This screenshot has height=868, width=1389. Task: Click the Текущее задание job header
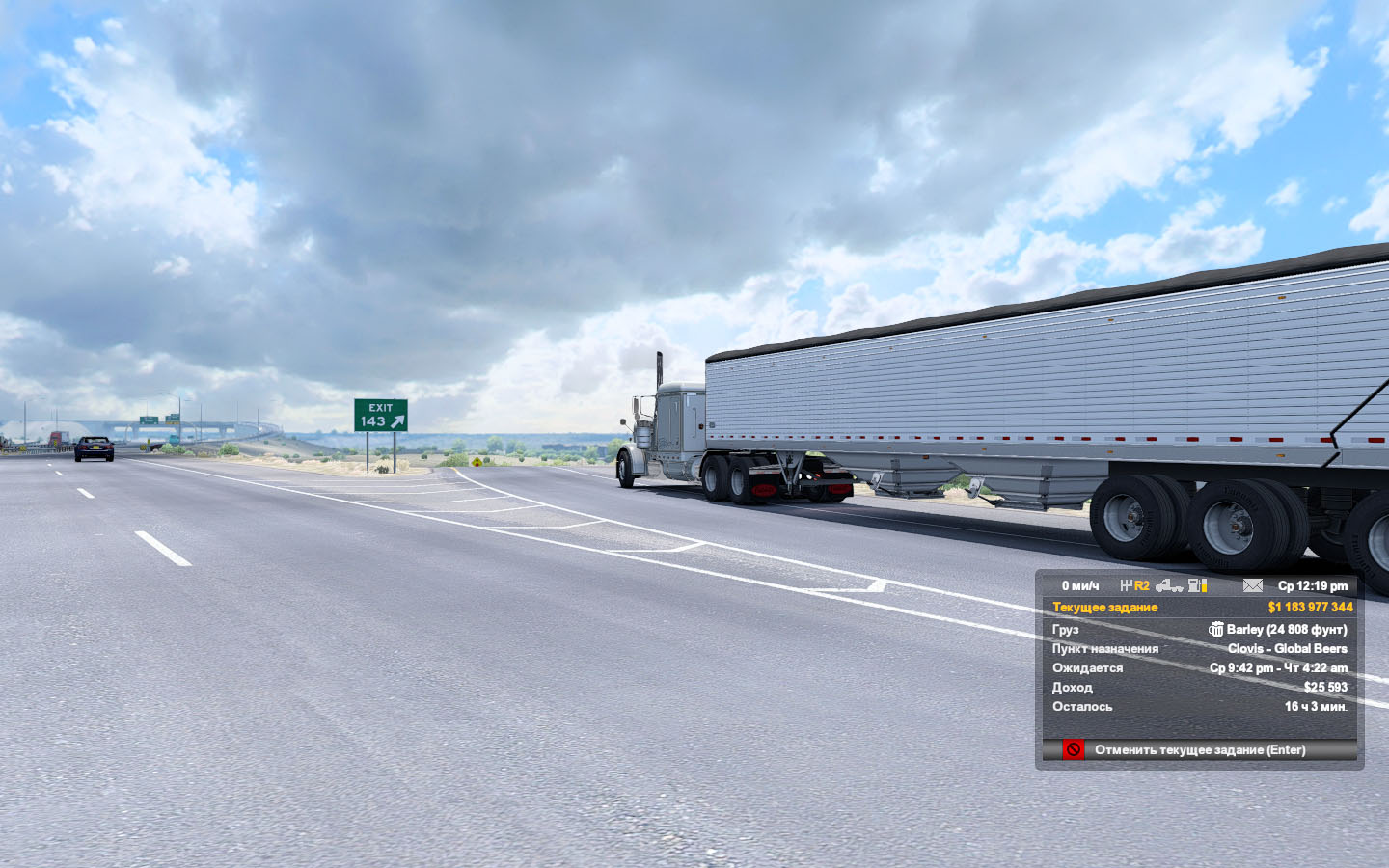[x=1104, y=608]
